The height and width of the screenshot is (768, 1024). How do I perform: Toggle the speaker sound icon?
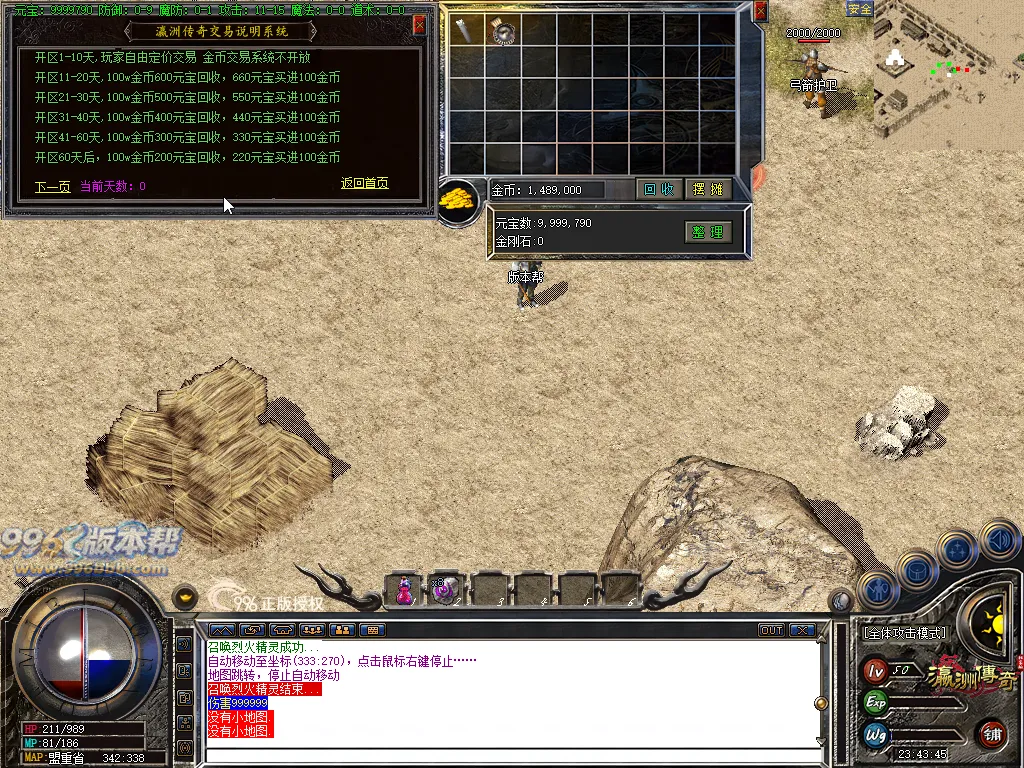(1000, 541)
